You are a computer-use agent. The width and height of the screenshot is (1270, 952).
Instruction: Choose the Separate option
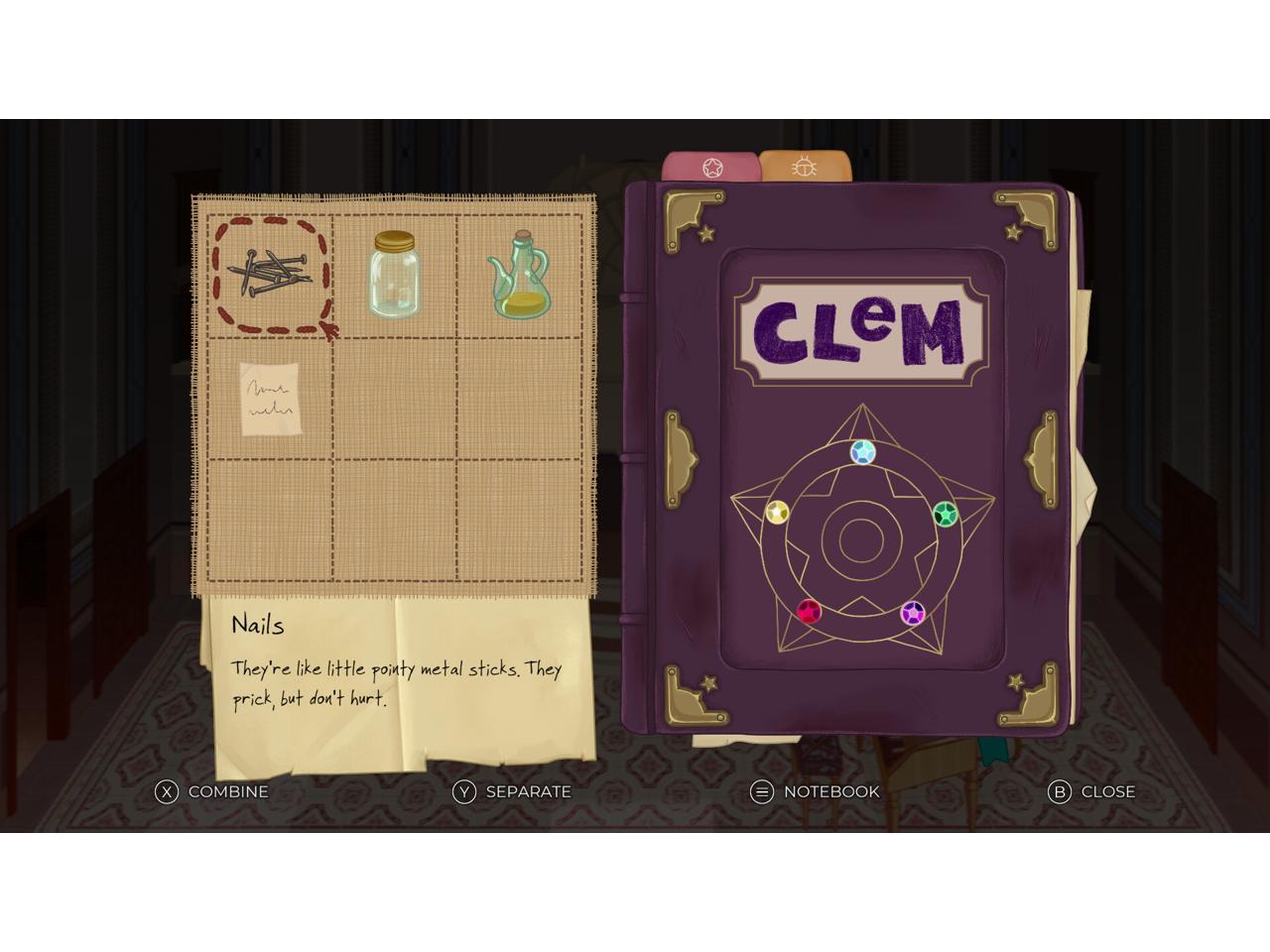(511, 791)
